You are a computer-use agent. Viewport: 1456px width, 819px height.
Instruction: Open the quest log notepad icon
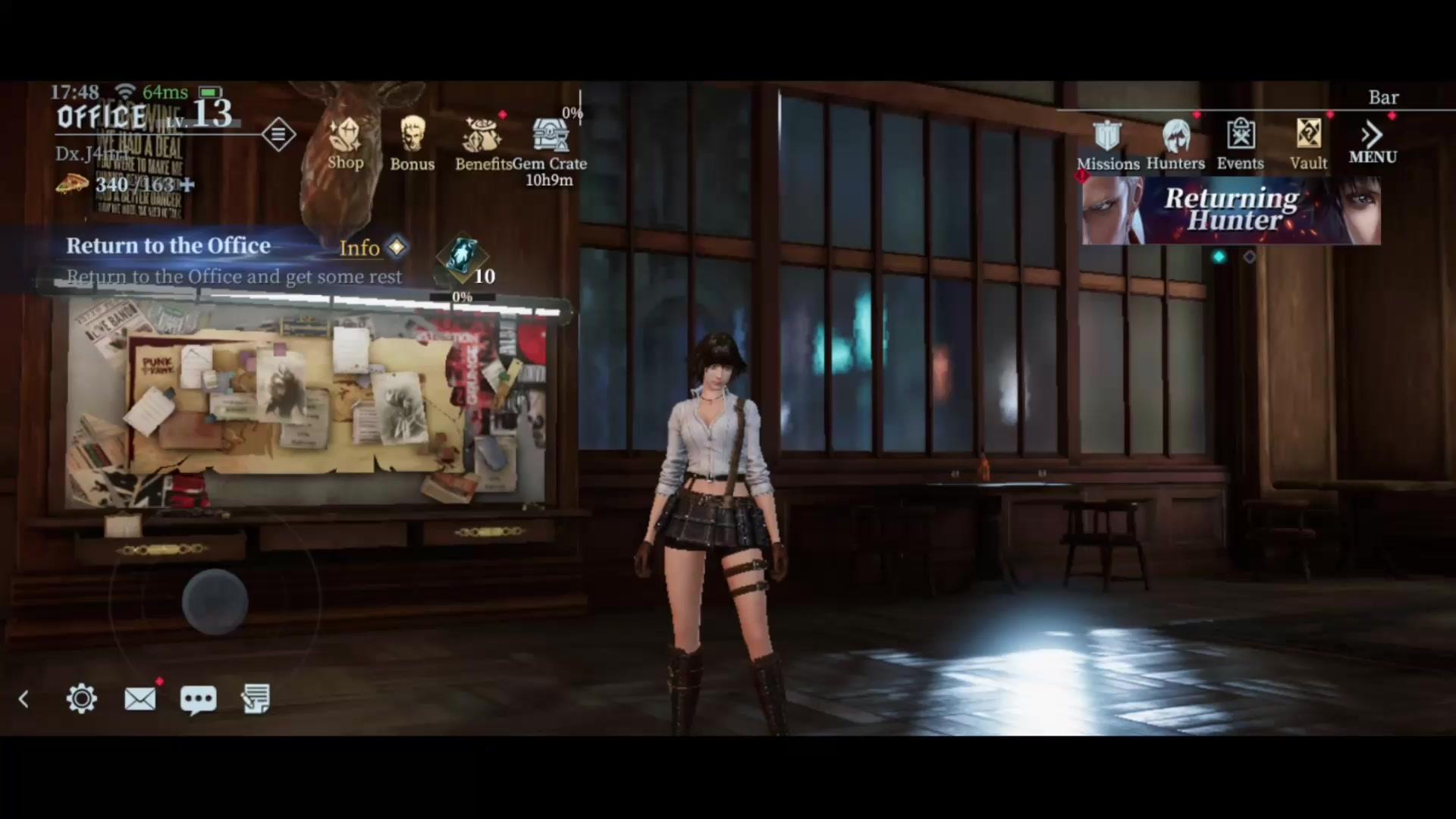point(256,698)
